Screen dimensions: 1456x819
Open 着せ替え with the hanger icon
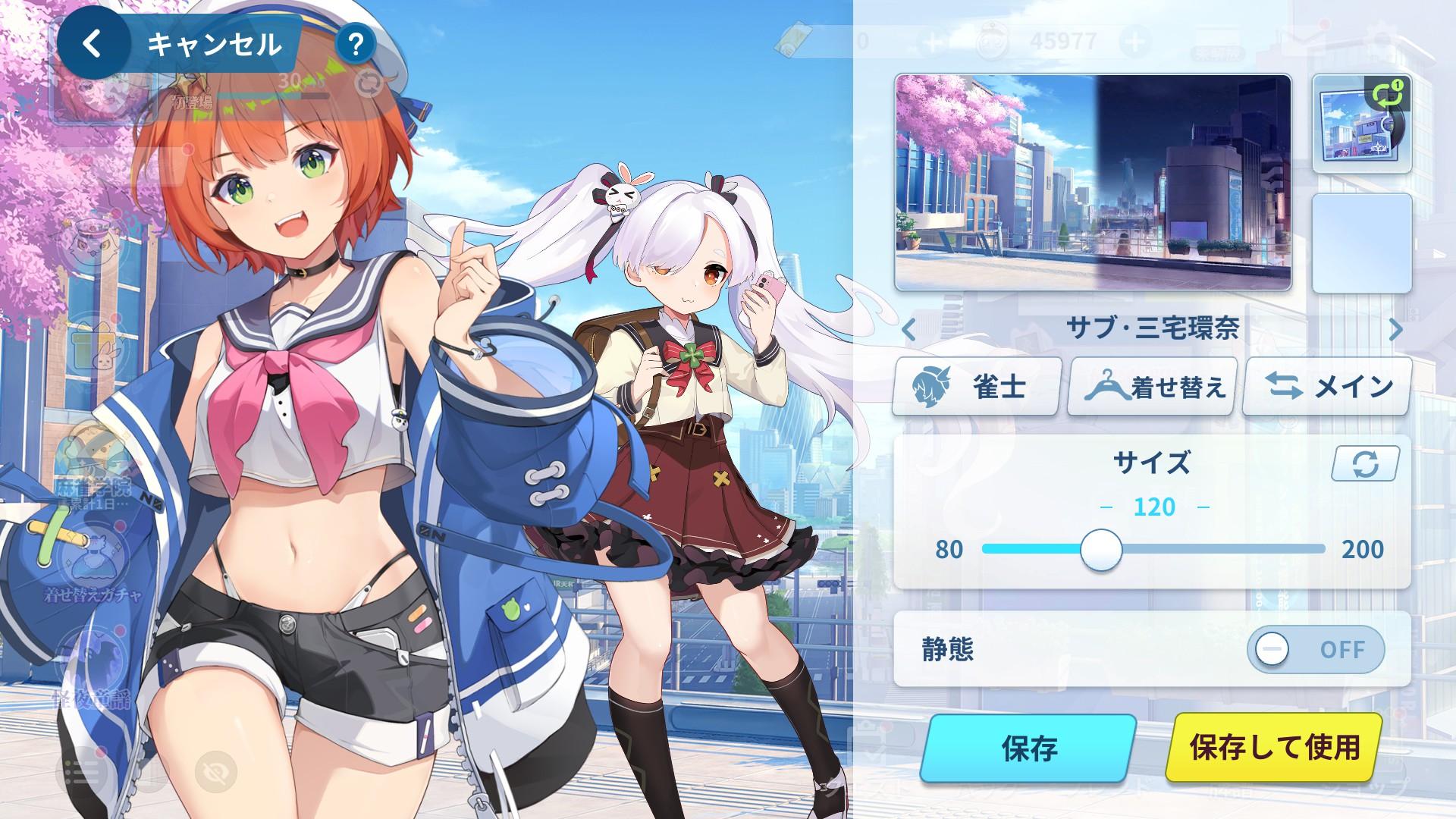click(x=1153, y=387)
